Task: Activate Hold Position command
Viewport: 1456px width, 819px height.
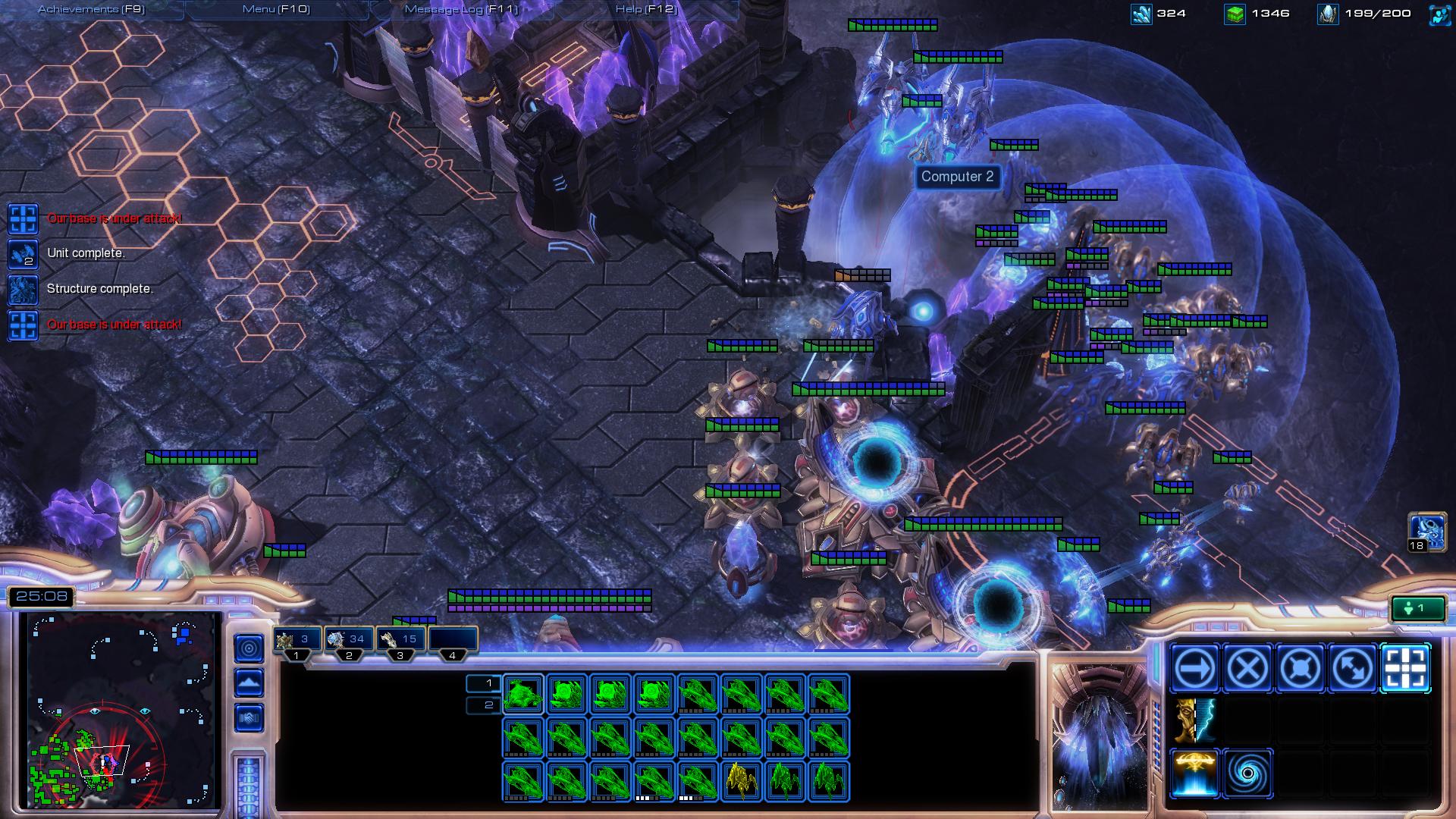Action: pyautogui.click(x=1300, y=669)
